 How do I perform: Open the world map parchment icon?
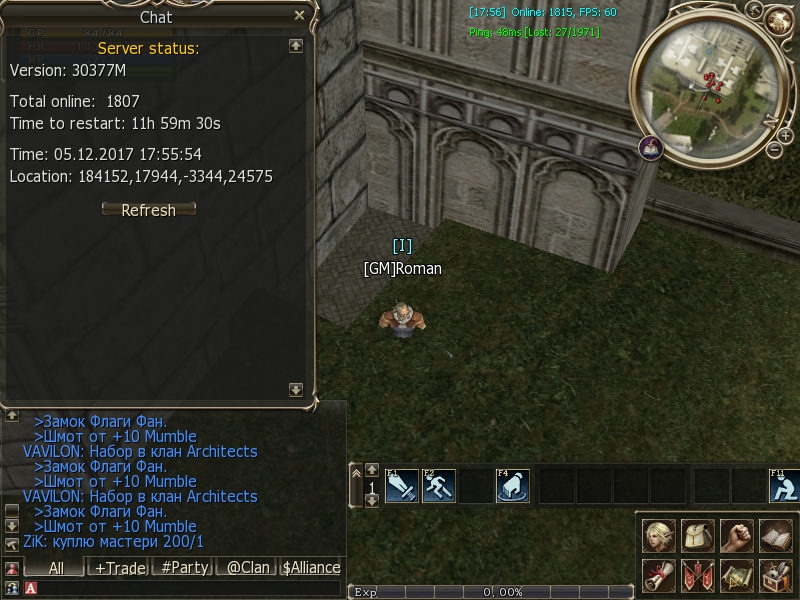736,575
